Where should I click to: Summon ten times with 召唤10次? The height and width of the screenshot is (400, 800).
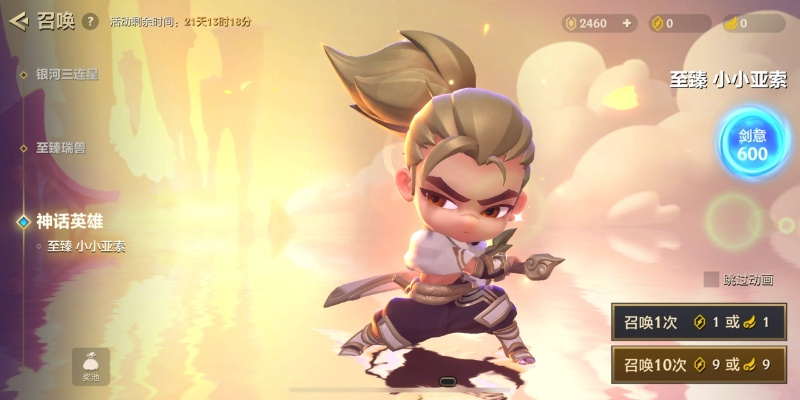tap(698, 364)
